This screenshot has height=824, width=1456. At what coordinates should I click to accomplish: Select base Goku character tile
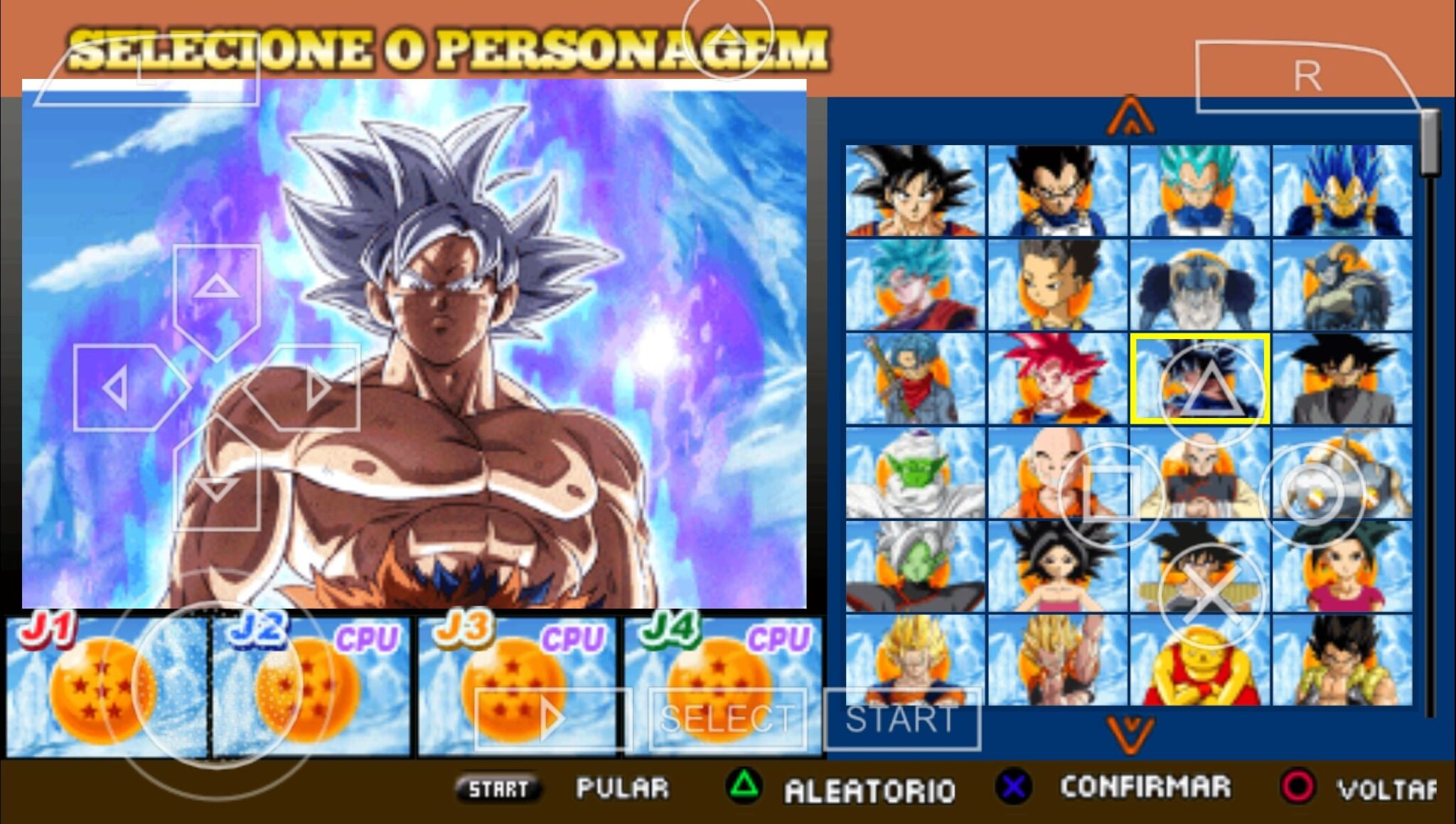coord(915,191)
